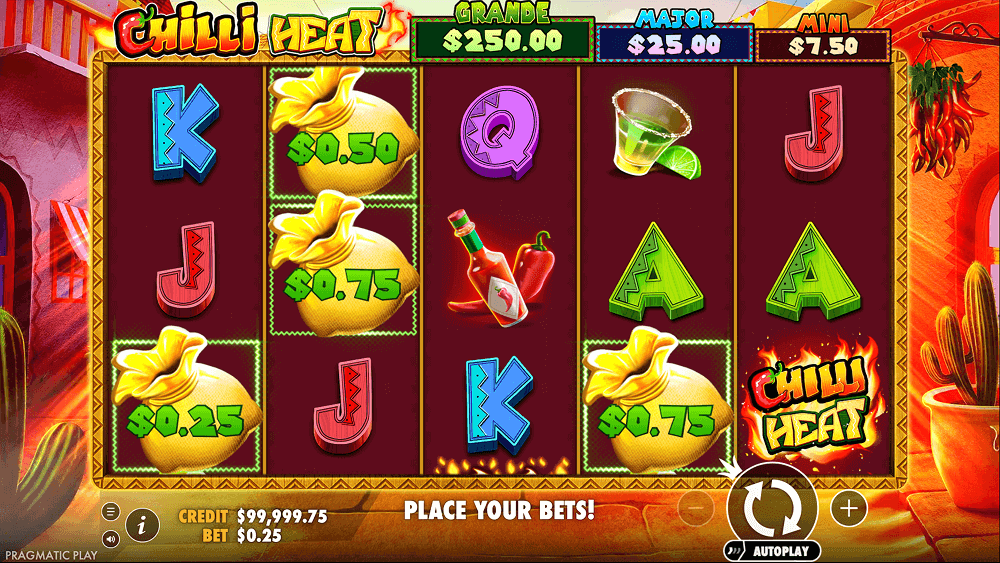This screenshot has height=563, width=1000.
Task: Toggle the sound speaker icon
Action: click(111, 538)
